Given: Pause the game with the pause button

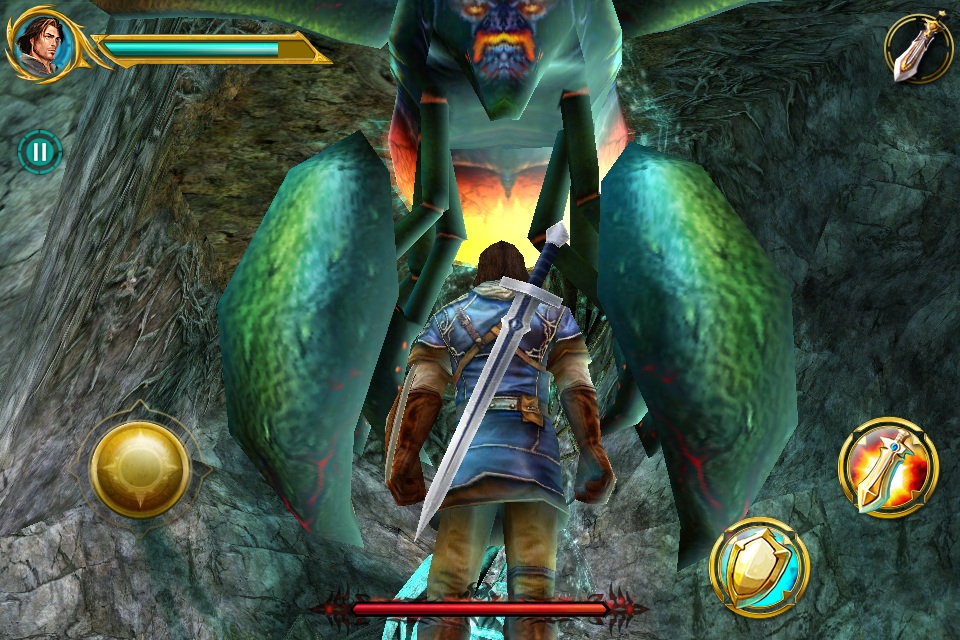Looking at the screenshot, I should [x=40, y=152].
